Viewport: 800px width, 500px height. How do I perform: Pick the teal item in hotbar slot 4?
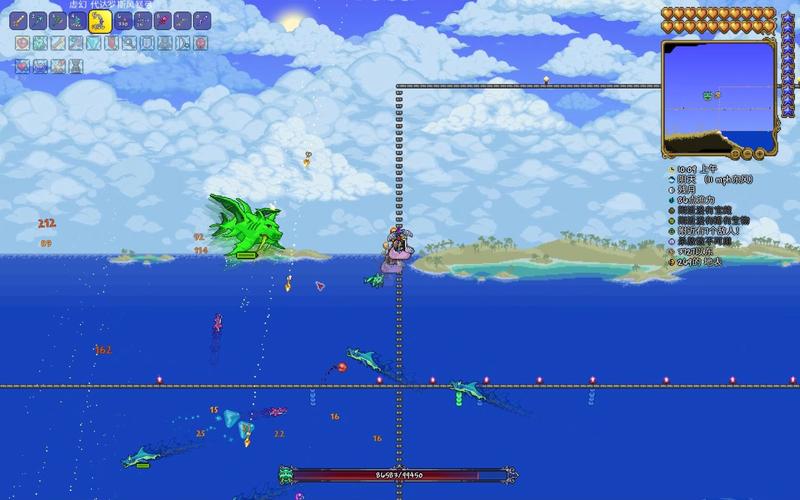pyautogui.click(x=77, y=21)
